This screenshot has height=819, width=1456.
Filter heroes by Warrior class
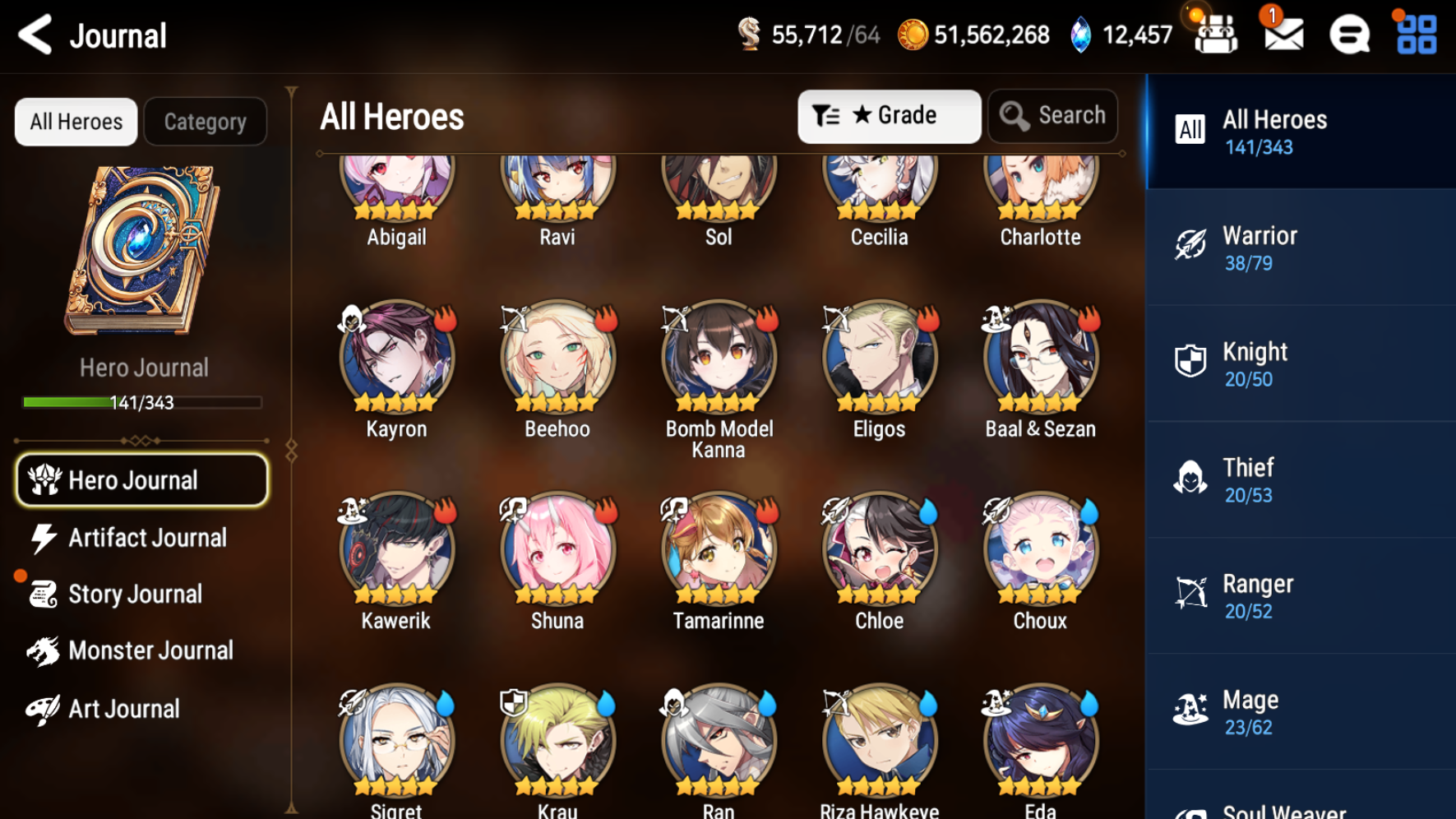(x=1300, y=248)
